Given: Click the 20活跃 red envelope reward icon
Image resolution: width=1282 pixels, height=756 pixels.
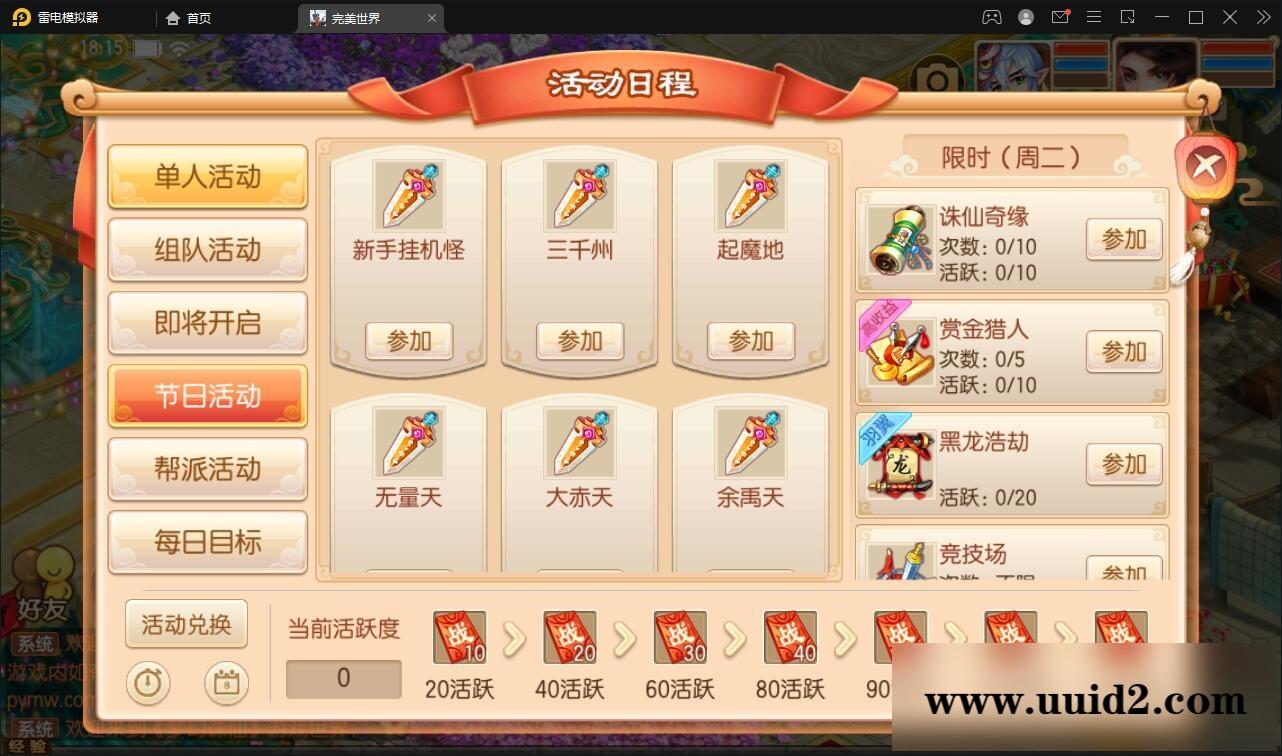Looking at the screenshot, I should pos(459,637).
